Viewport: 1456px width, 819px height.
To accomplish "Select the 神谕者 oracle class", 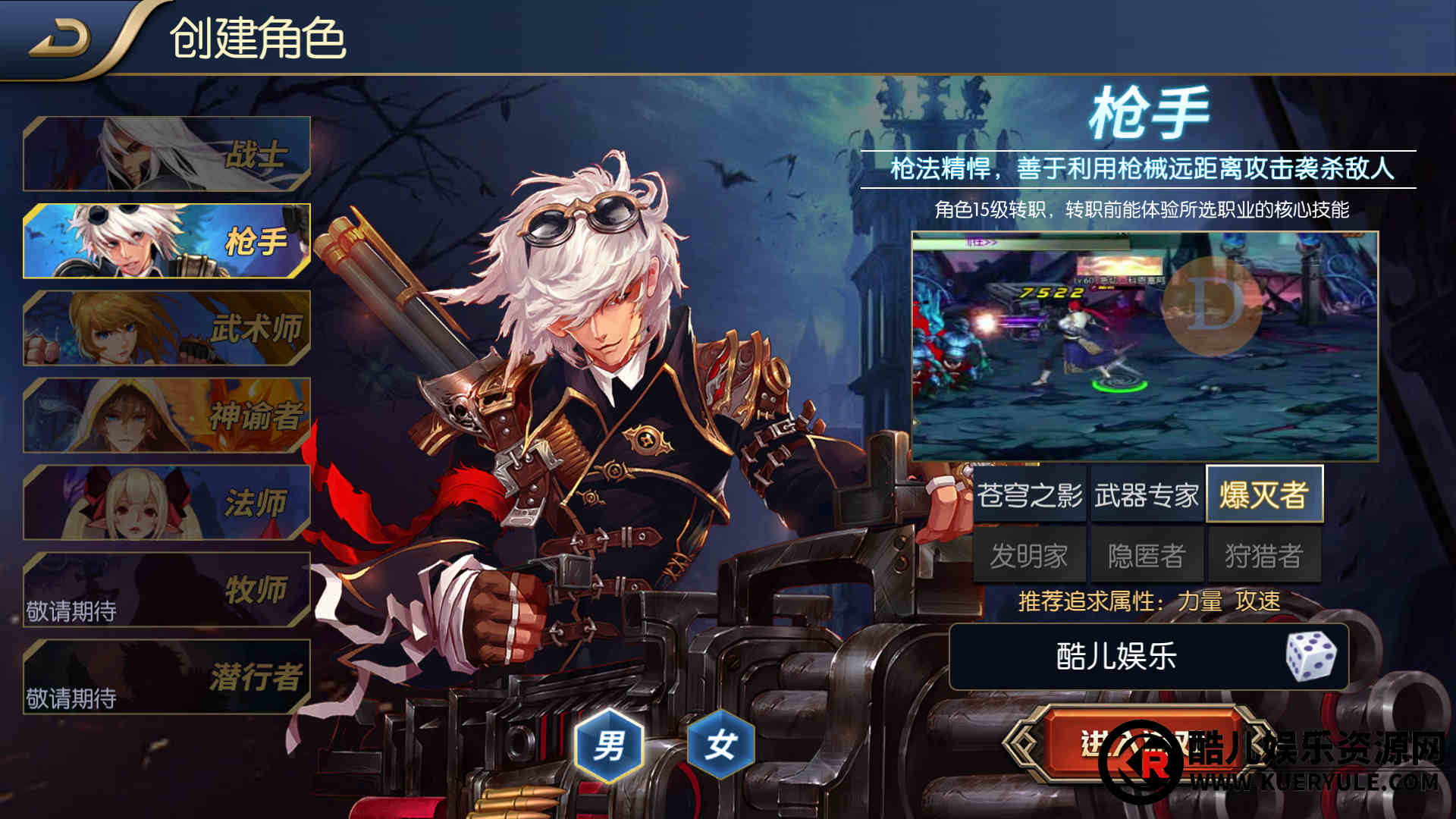I will pos(167,416).
